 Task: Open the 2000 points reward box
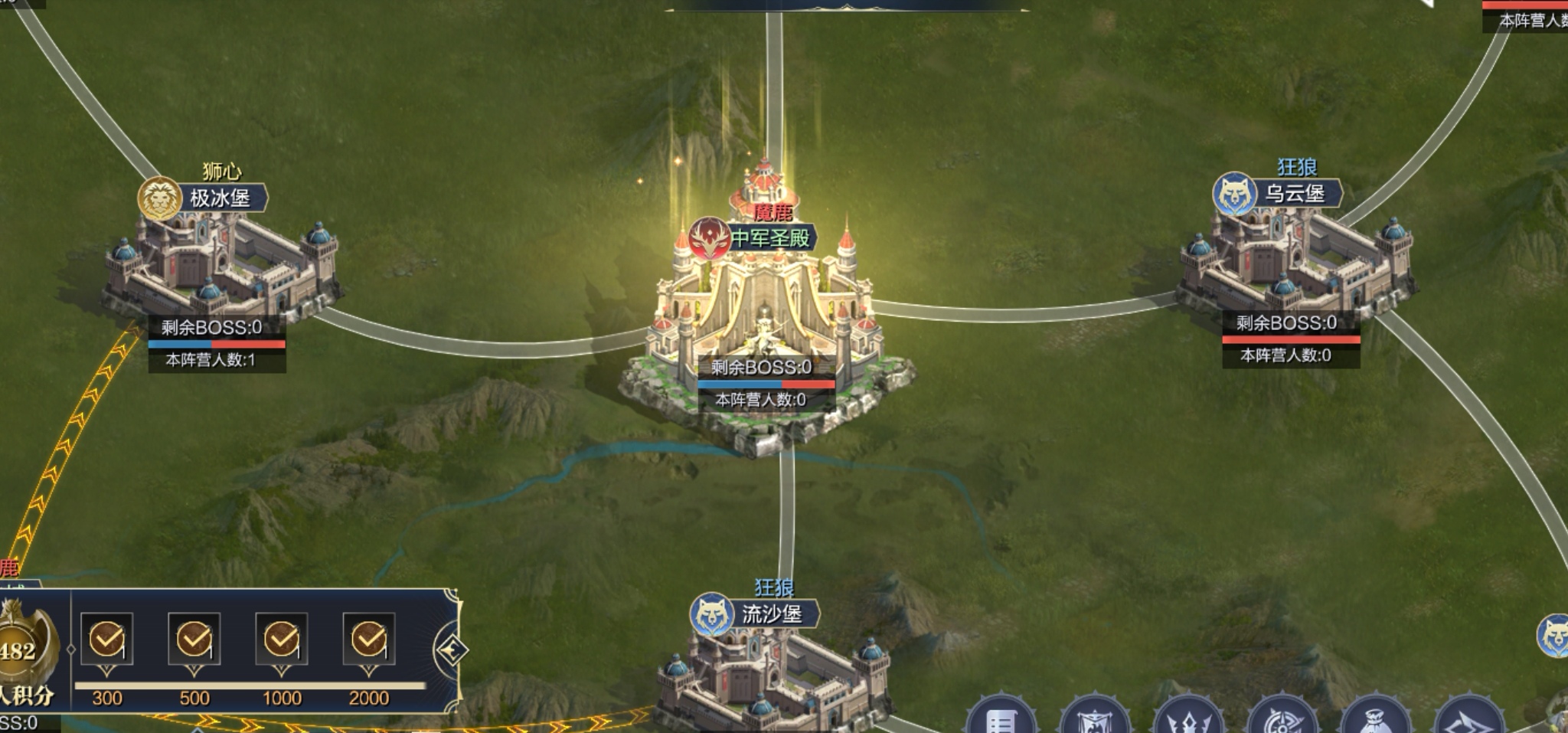coord(369,640)
